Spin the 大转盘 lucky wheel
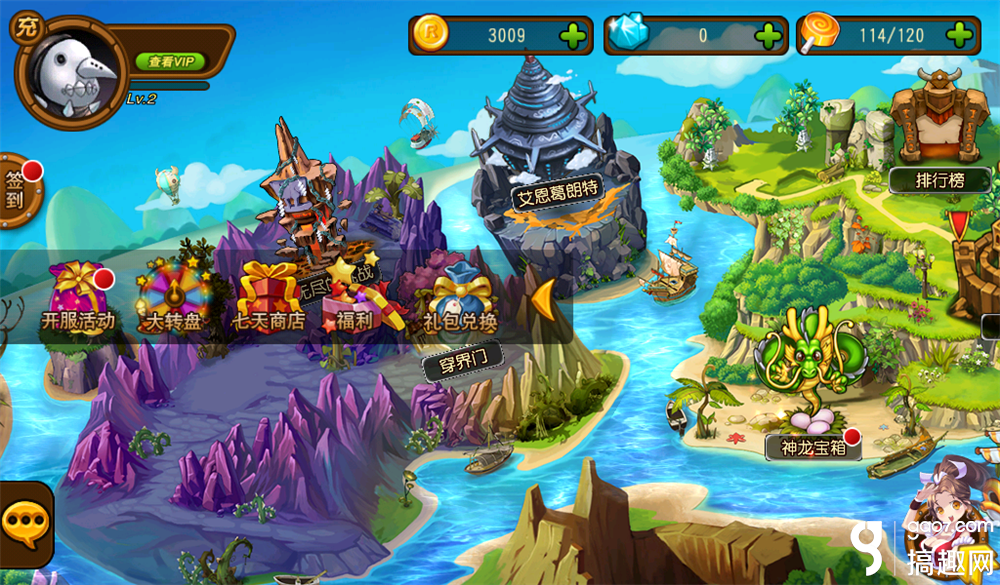The image size is (1000, 585). coord(168,297)
